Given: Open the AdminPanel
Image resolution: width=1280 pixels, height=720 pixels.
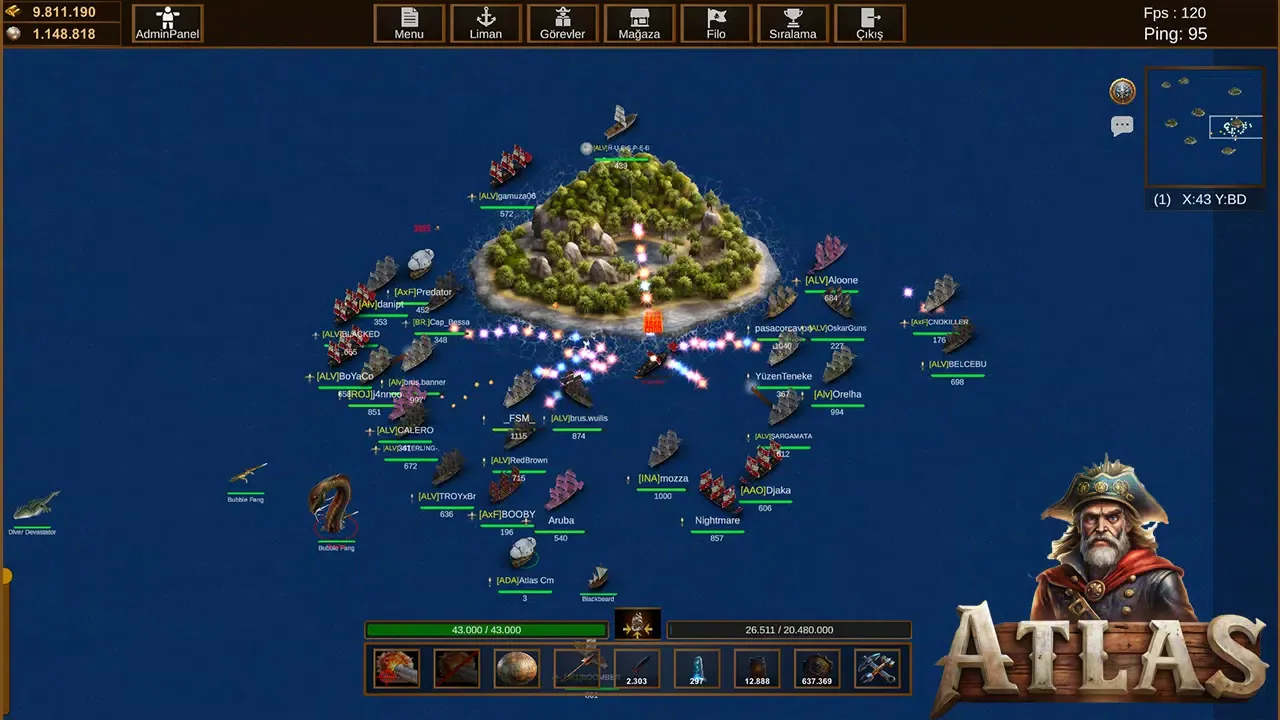Looking at the screenshot, I should 167,23.
